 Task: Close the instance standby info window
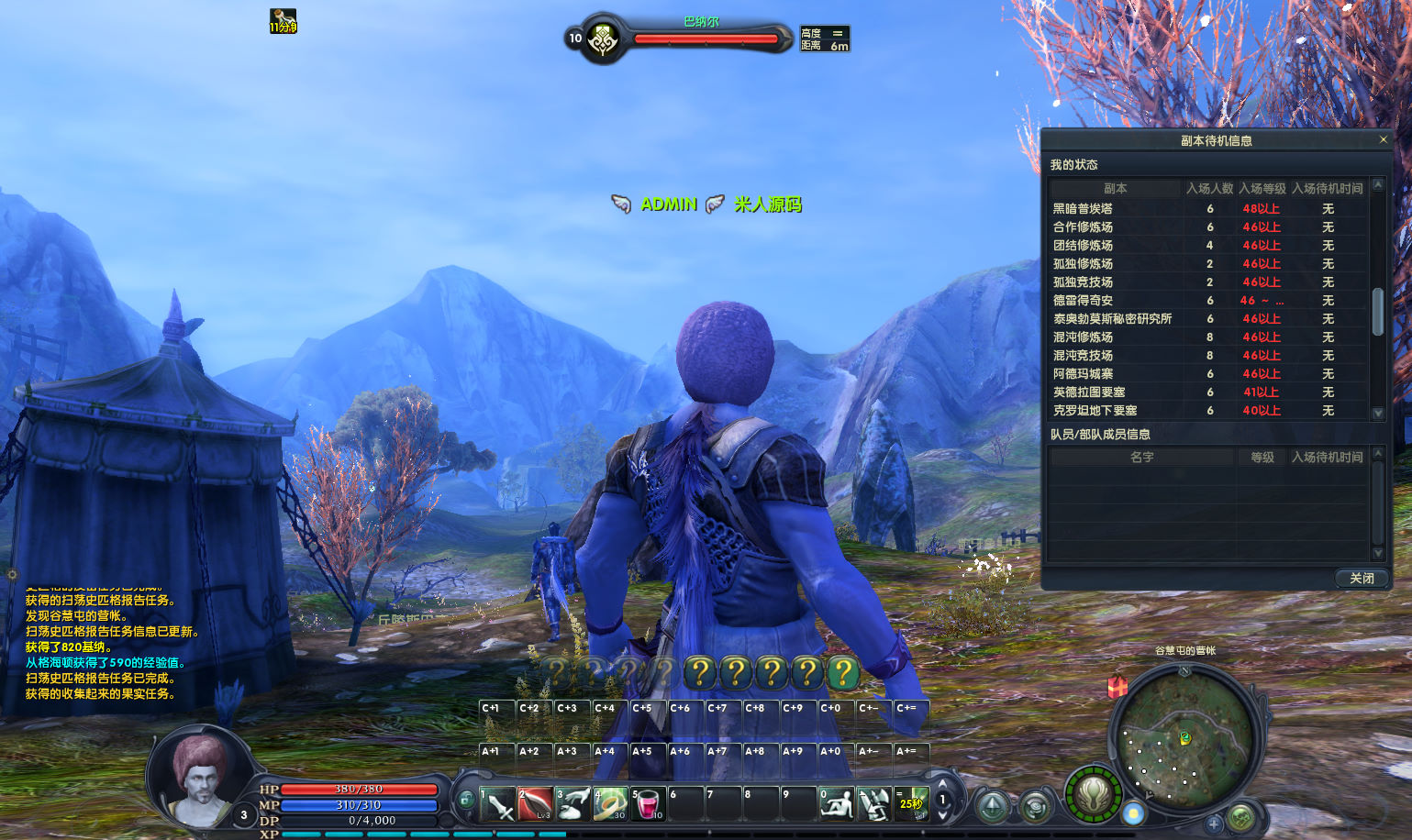tap(1384, 140)
